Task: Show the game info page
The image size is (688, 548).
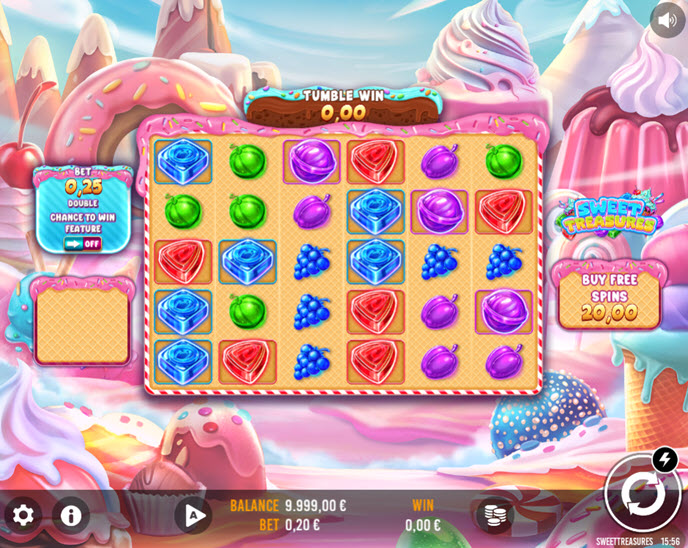Action: 70,515
